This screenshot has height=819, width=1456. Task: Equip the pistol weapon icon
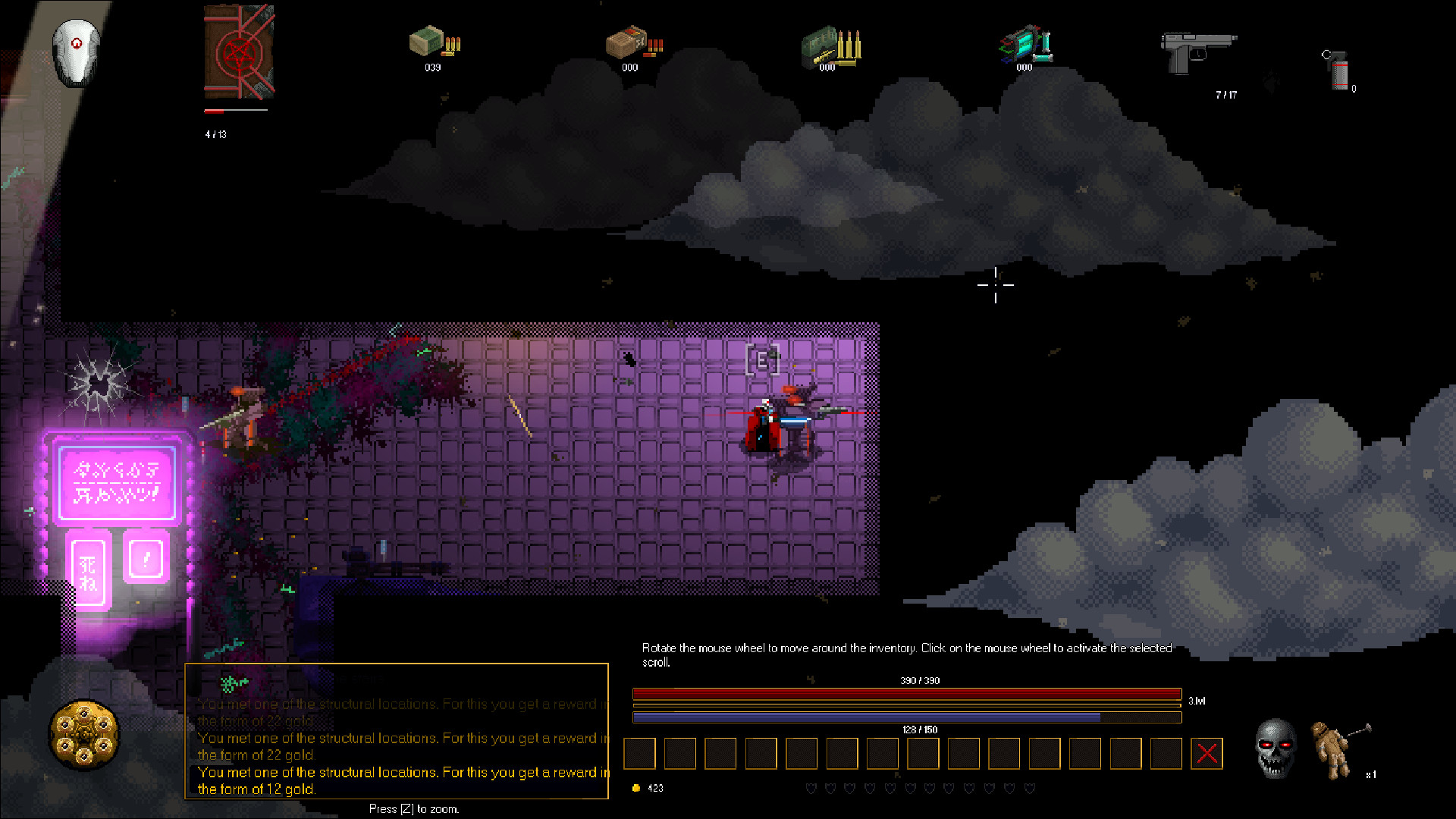(1197, 52)
